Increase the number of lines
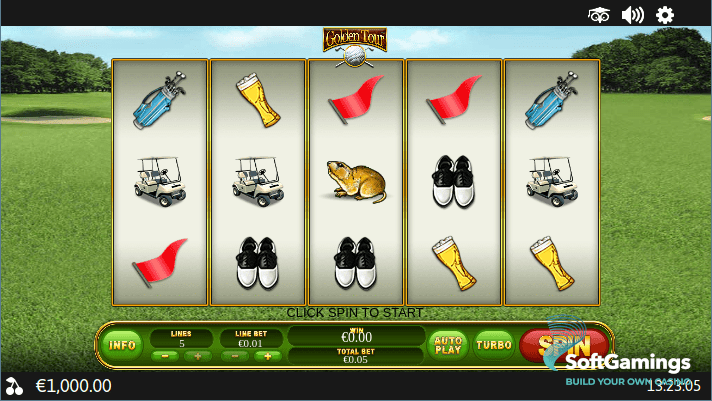 click(x=196, y=356)
